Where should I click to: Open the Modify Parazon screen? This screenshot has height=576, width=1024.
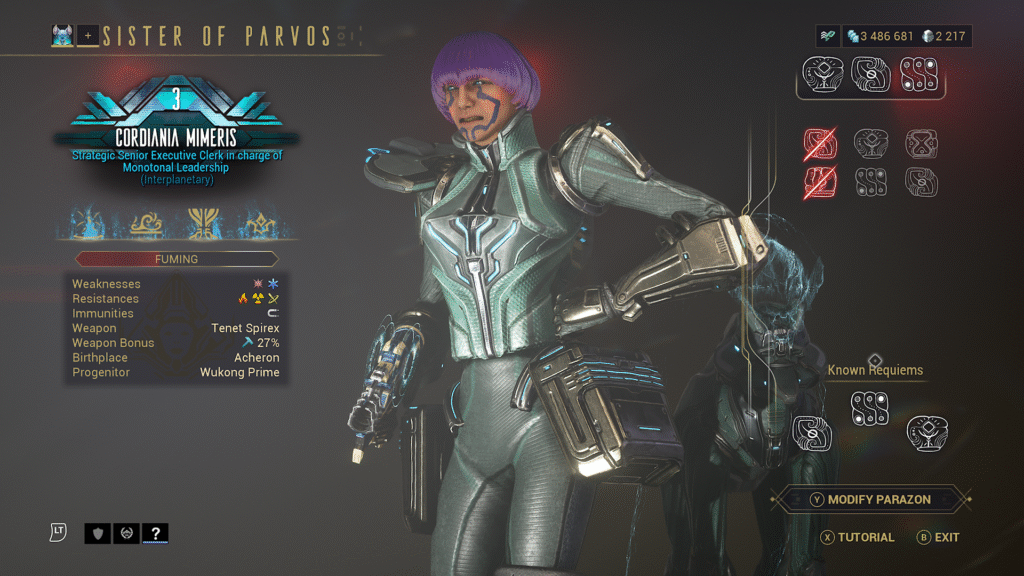871,499
